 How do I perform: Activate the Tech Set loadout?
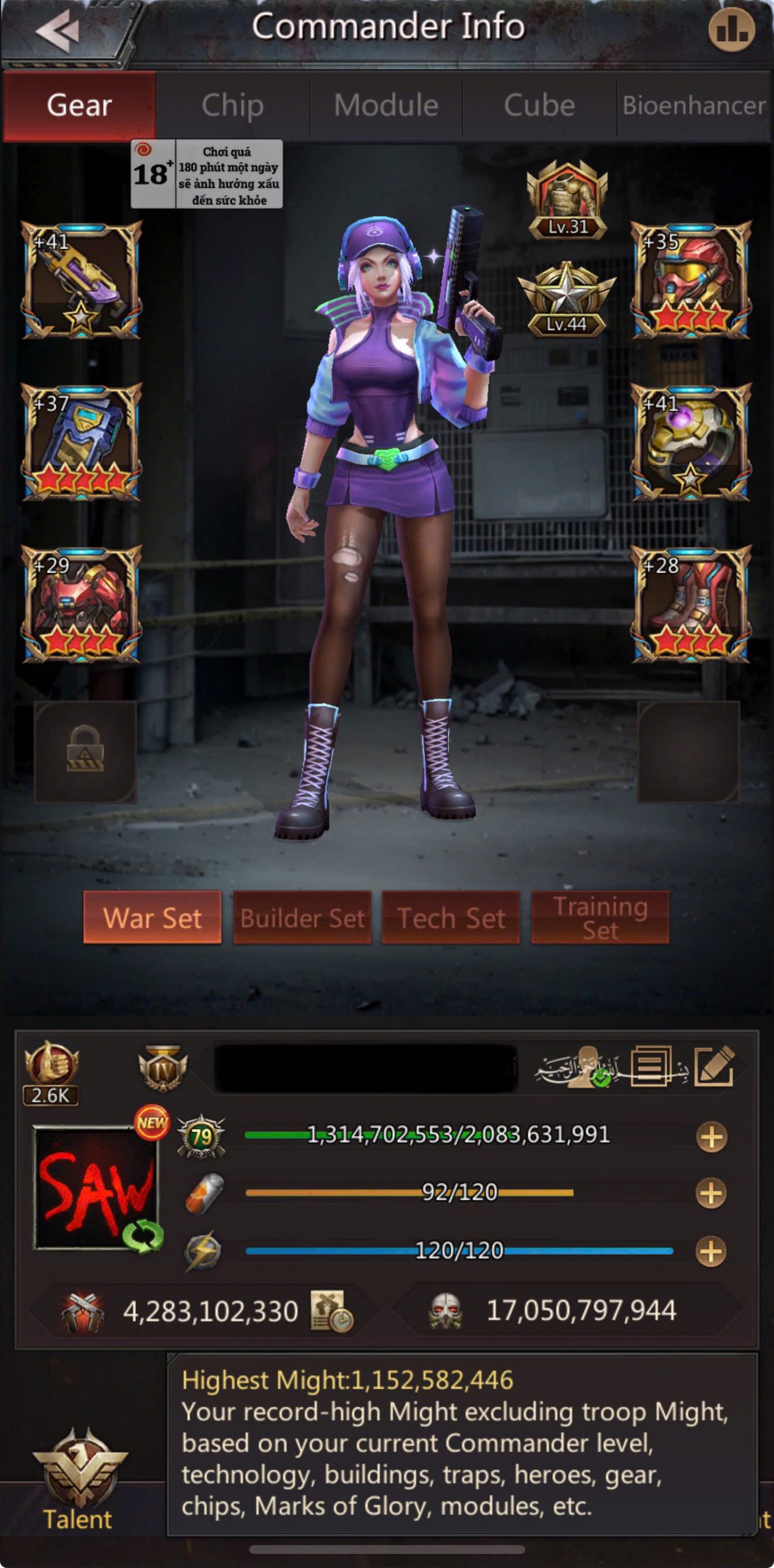click(x=451, y=918)
